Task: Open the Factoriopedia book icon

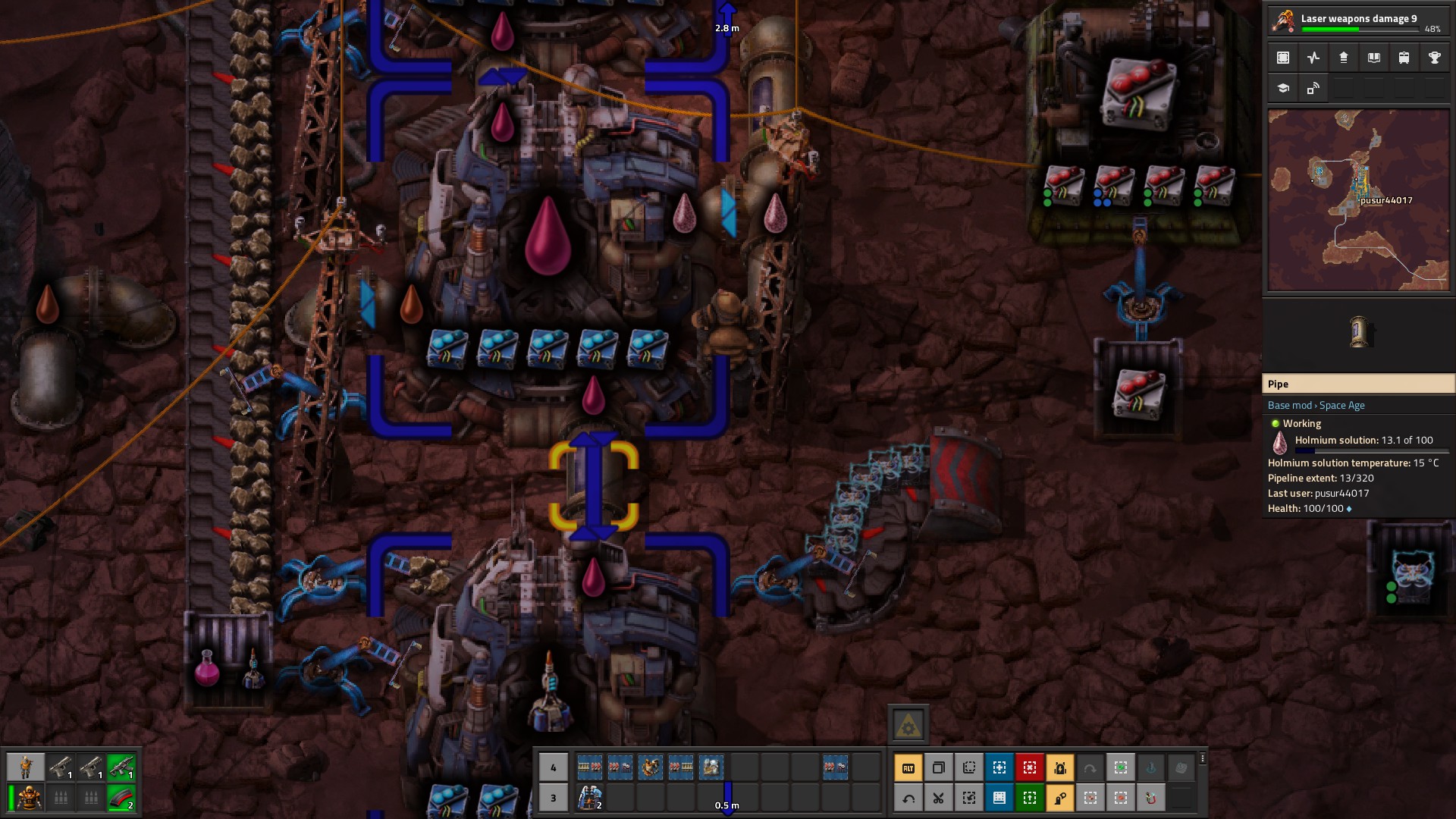Action: (x=1374, y=58)
